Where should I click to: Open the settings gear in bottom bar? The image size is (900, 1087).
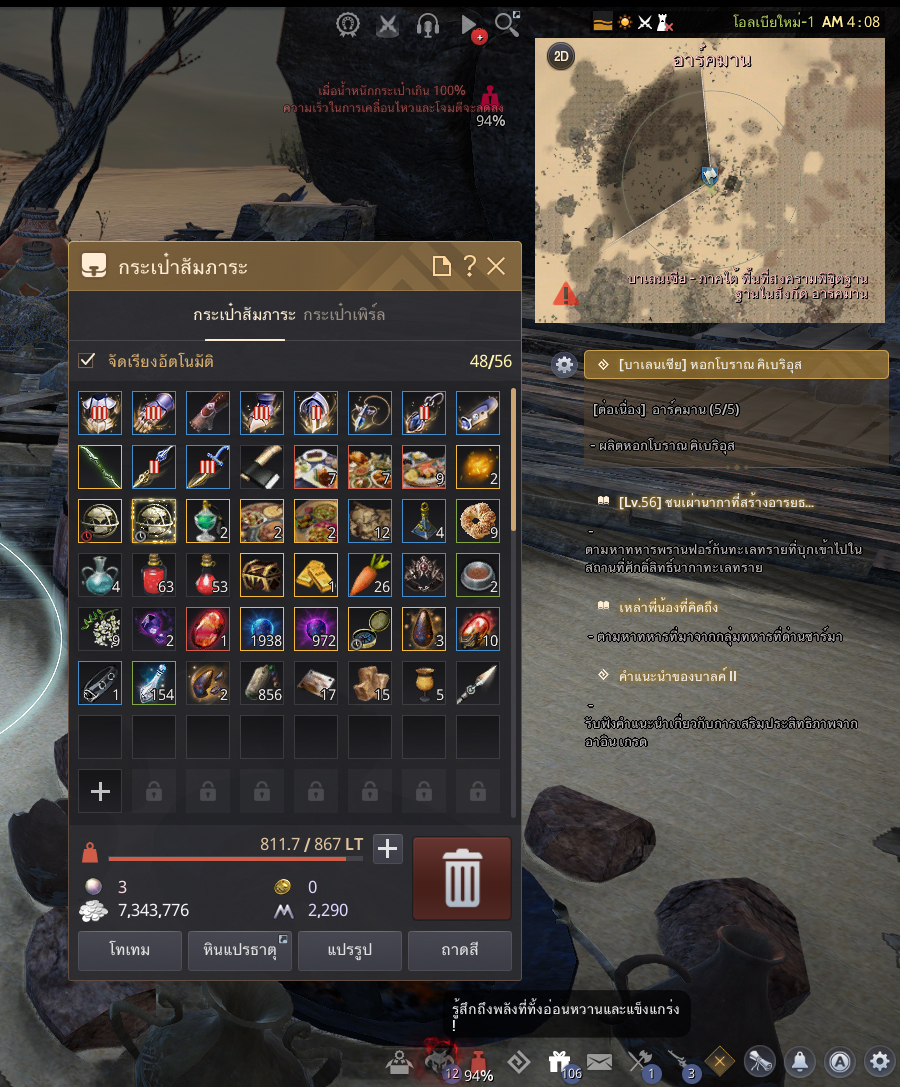click(880, 1061)
